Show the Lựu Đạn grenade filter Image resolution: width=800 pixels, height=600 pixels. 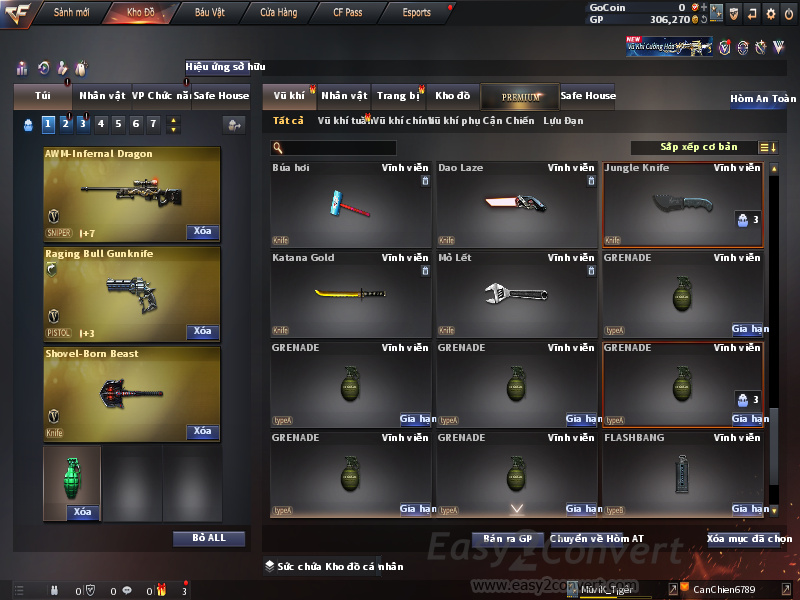tap(563, 121)
